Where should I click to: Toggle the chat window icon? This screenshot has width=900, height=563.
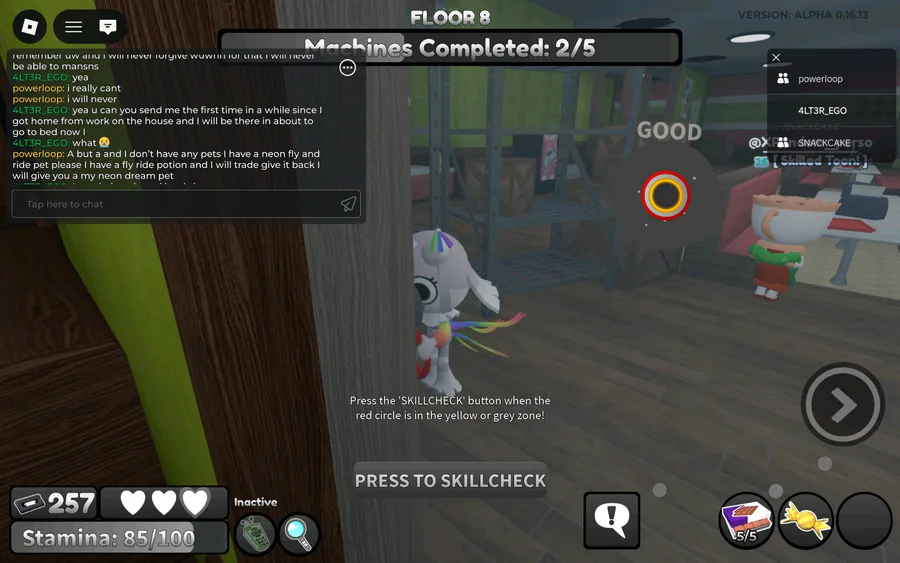(x=108, y=27)
